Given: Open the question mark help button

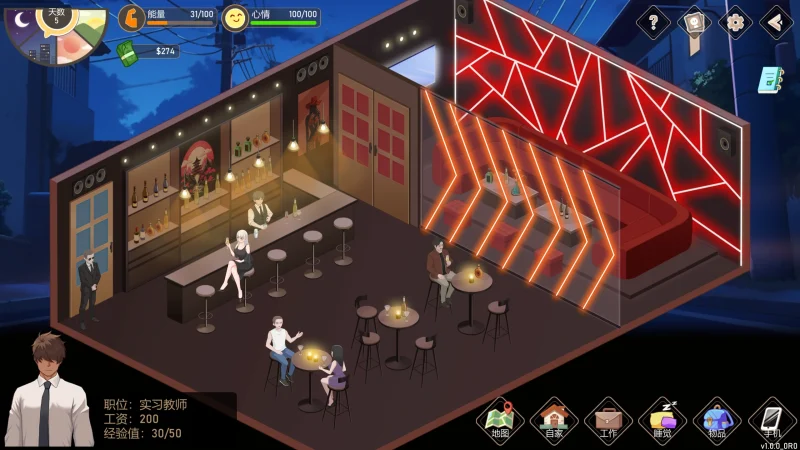Looking at the screenshot, I should (x=653, y=21).
